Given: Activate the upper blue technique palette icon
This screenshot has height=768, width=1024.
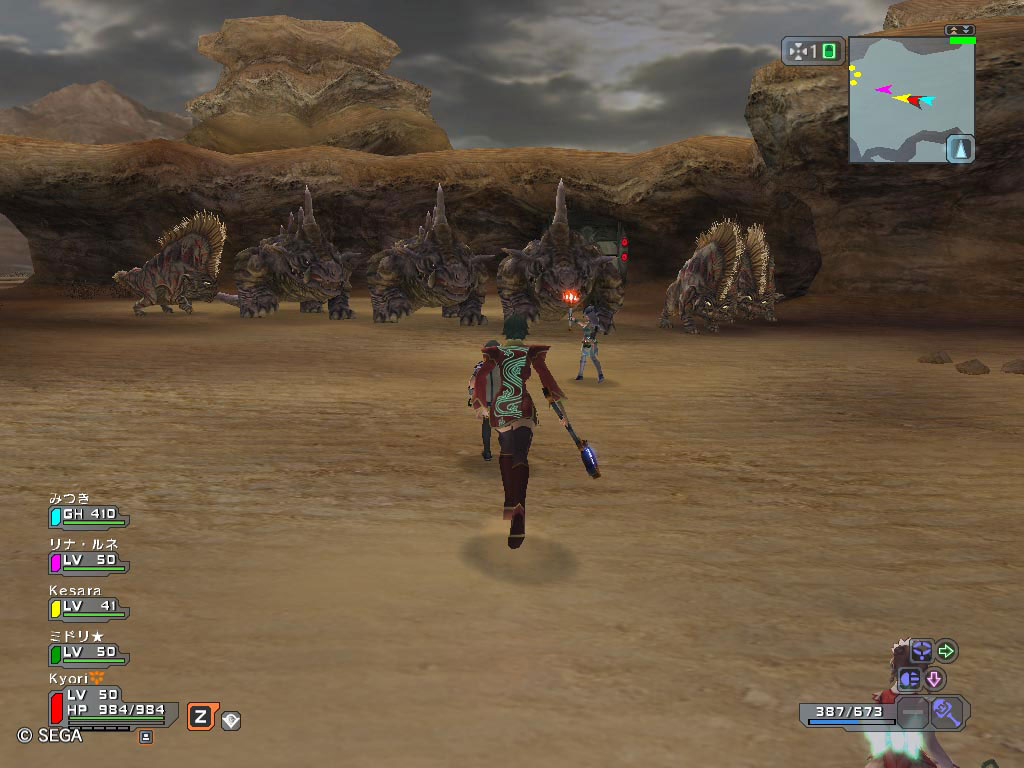Looking at the screenshot, I should 920,652.
